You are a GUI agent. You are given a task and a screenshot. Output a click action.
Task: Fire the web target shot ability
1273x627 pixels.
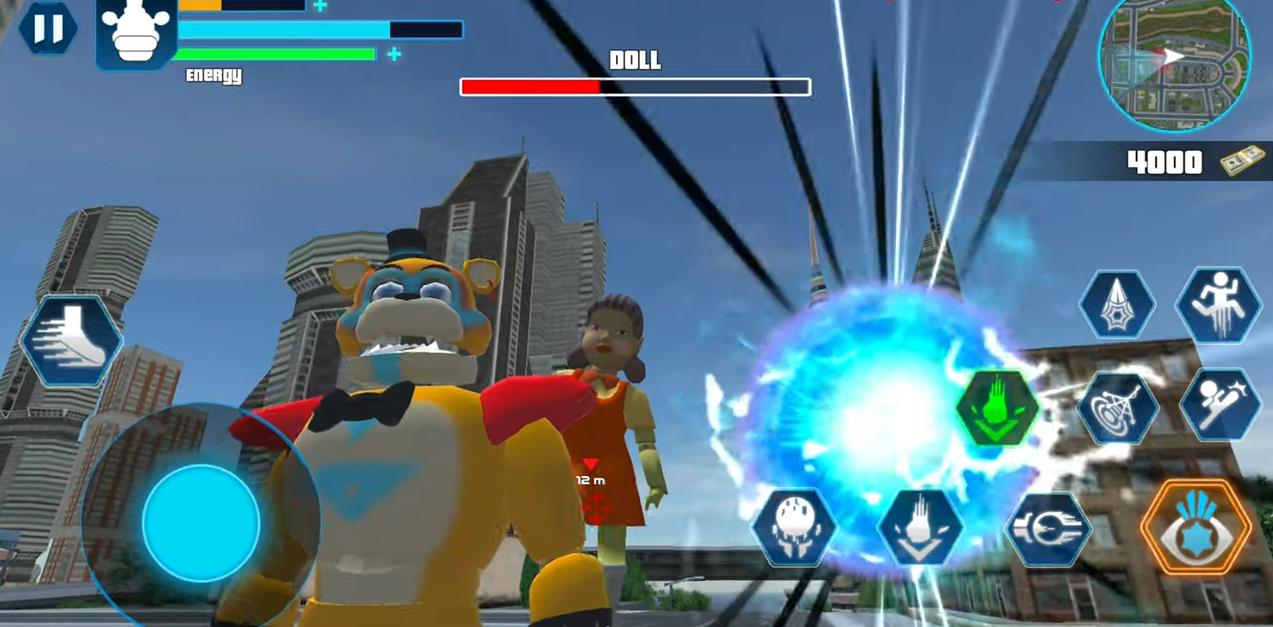(x=1117, y=408)
